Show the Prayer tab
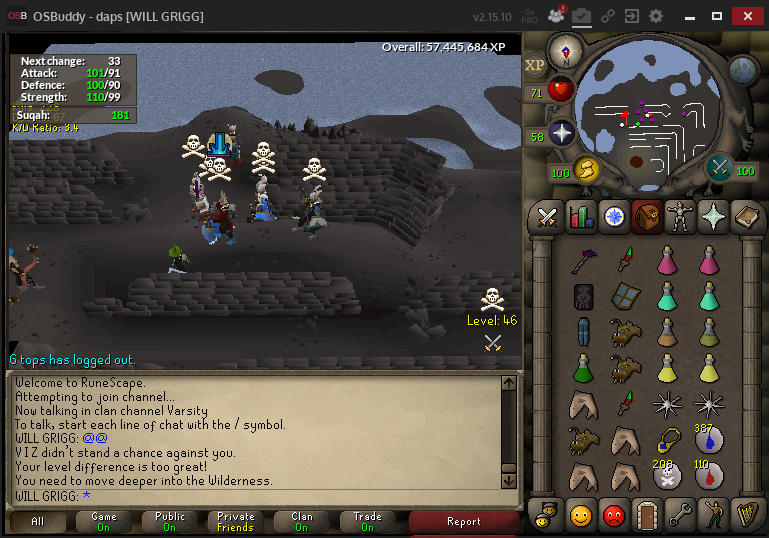This screenshot has width=769, height=538. [712, 216]
